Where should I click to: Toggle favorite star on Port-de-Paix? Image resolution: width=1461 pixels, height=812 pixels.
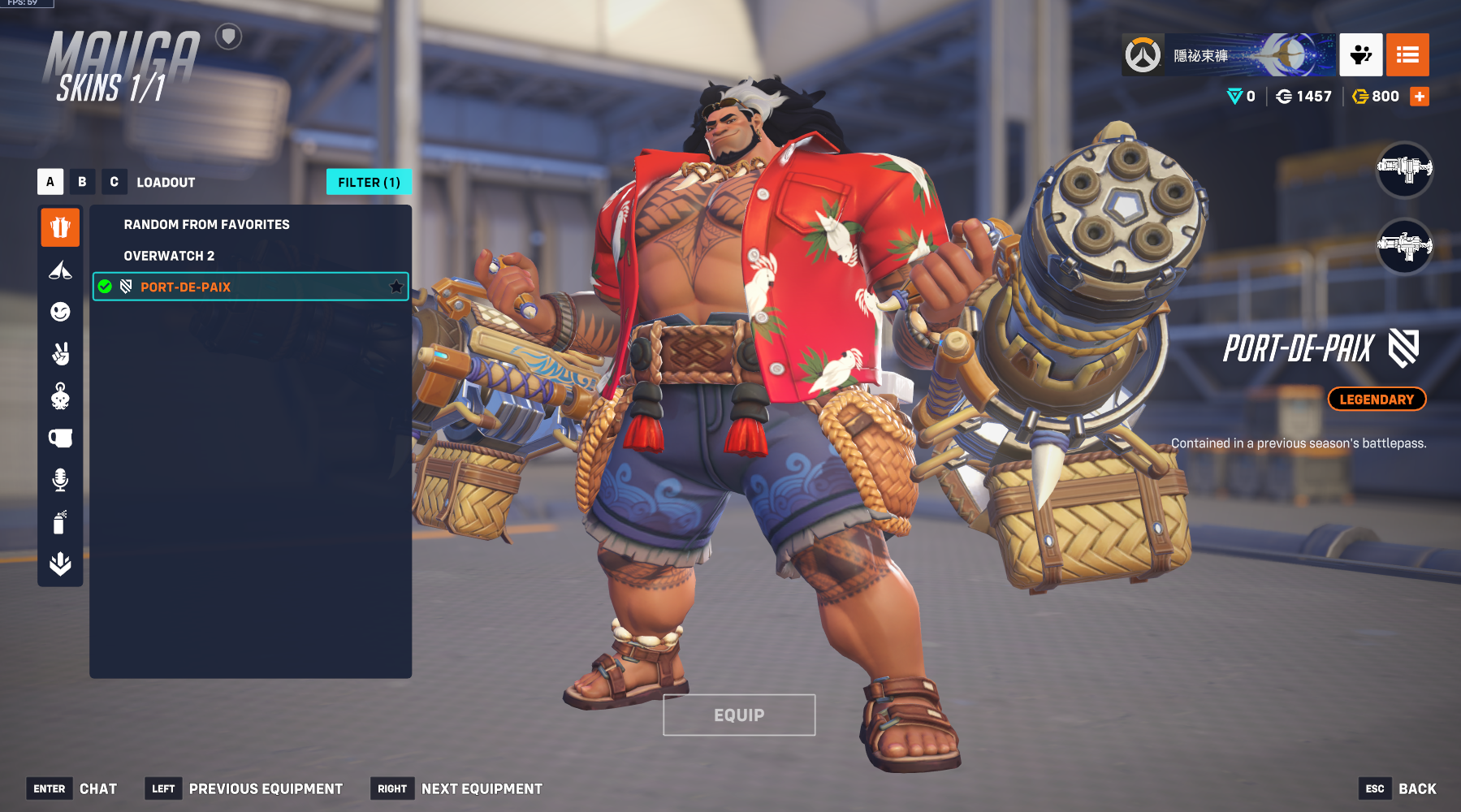coord(396,287)
